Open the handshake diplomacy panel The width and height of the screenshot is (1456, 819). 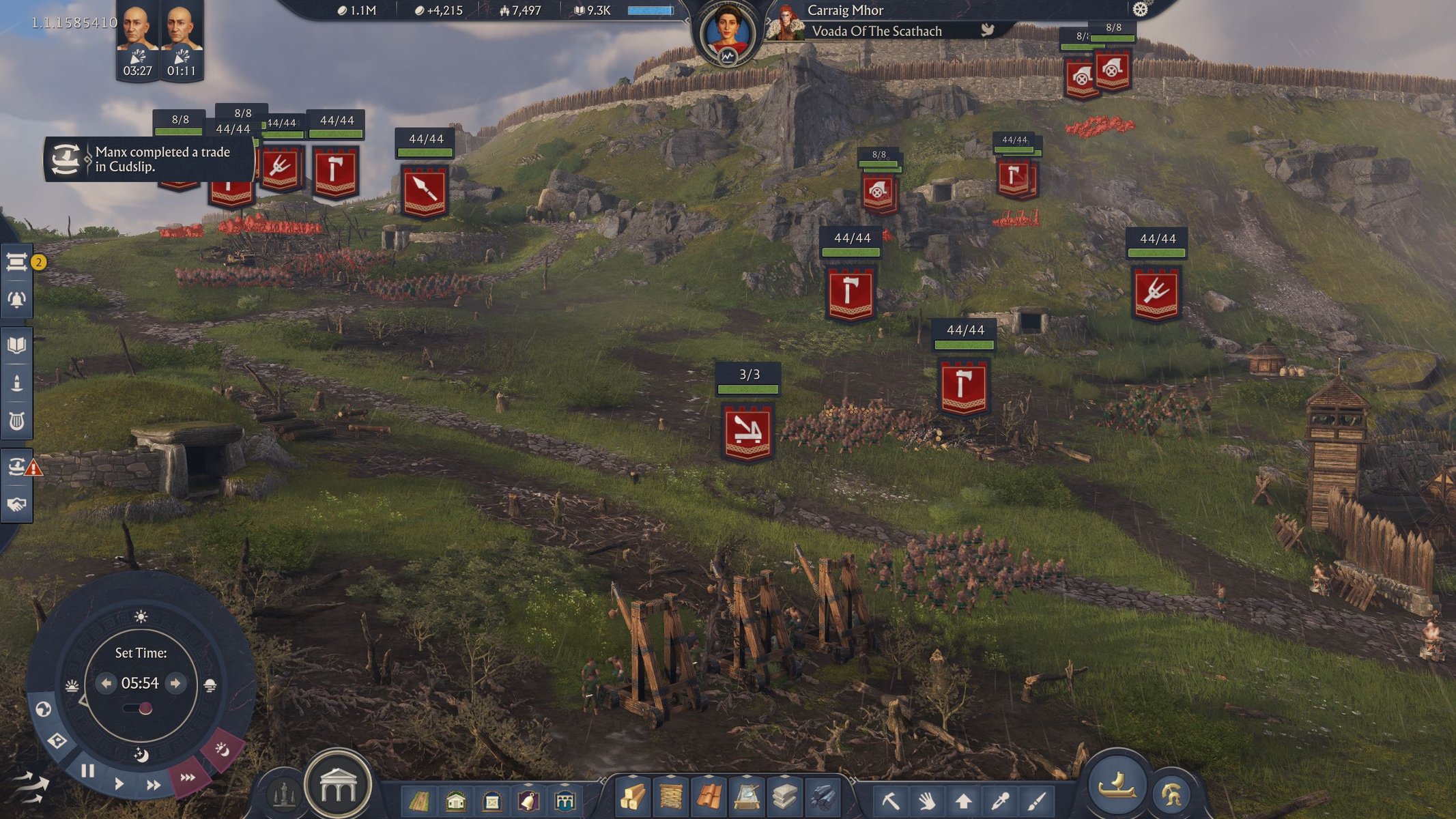click(x=17, y=504)
